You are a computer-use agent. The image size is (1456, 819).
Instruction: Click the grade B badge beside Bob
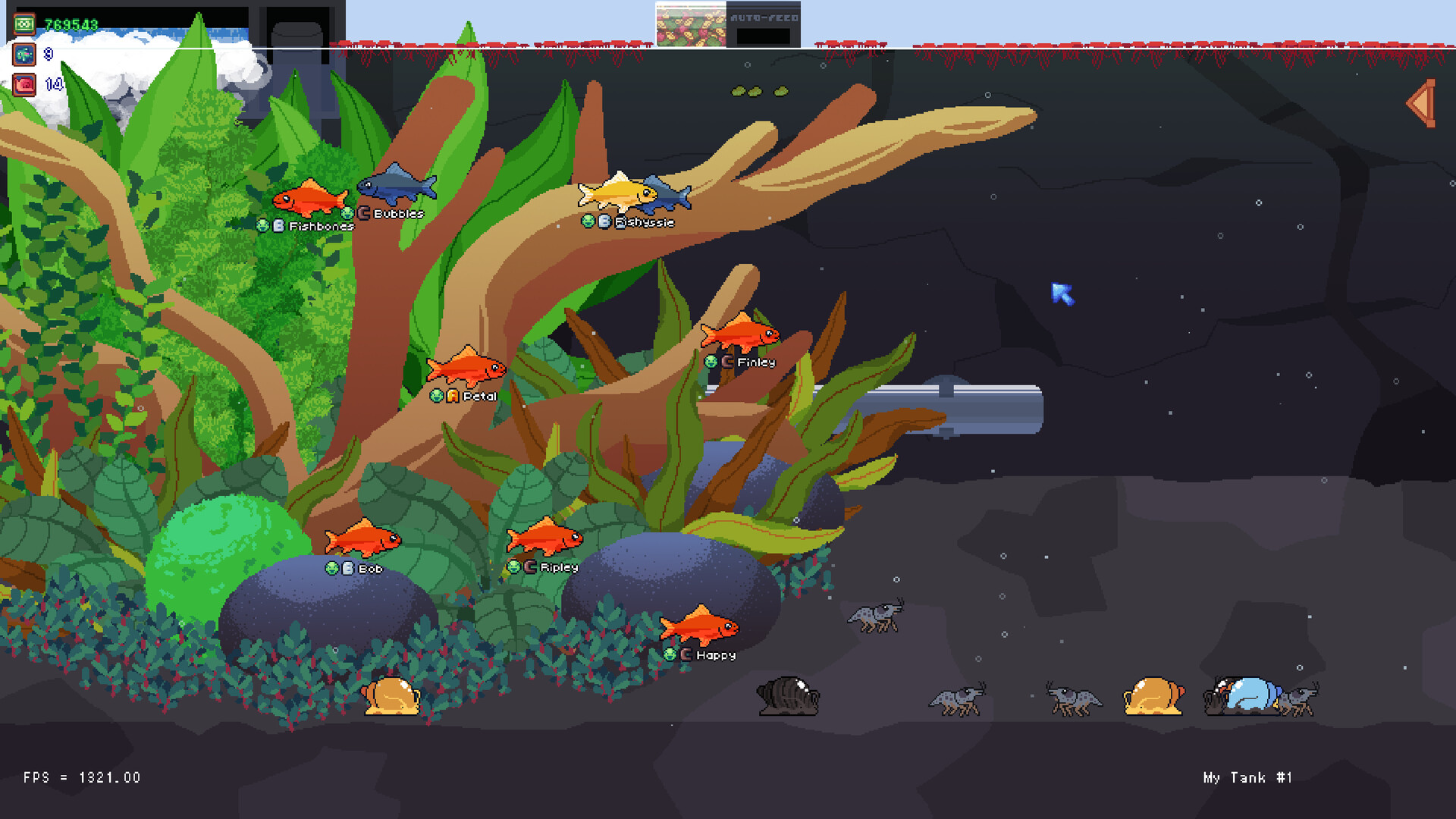coord(347,567)
